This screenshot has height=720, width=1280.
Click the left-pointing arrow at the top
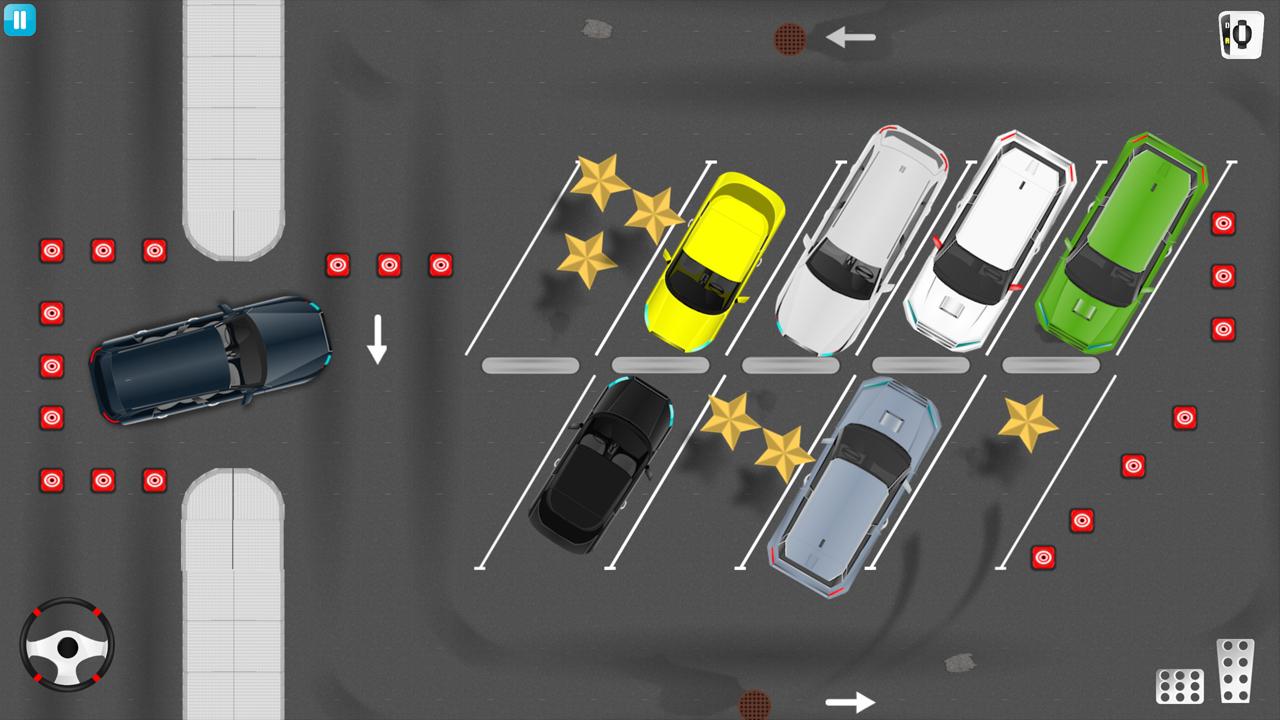(849, 37)
